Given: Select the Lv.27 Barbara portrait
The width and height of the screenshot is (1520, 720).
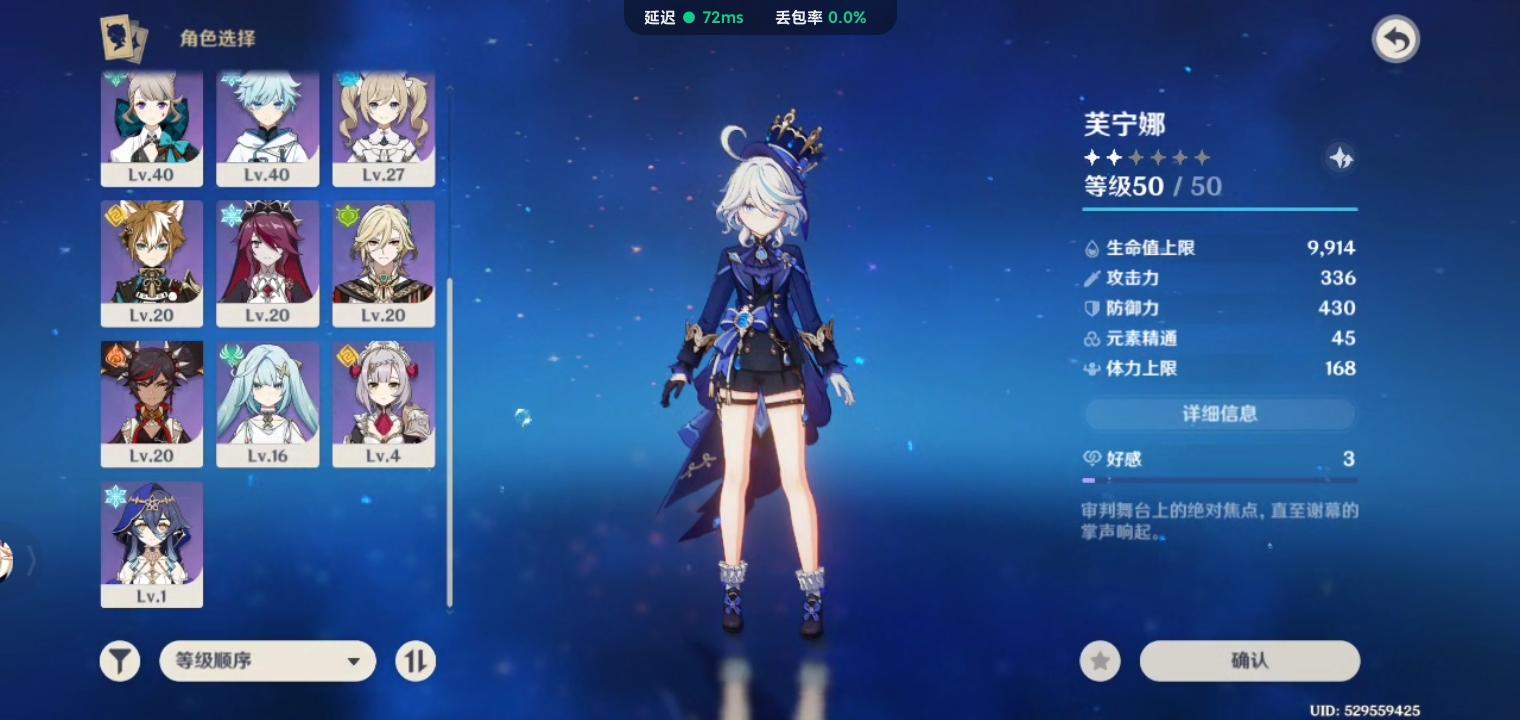Looking at the screenshot, I should (384, 128).
